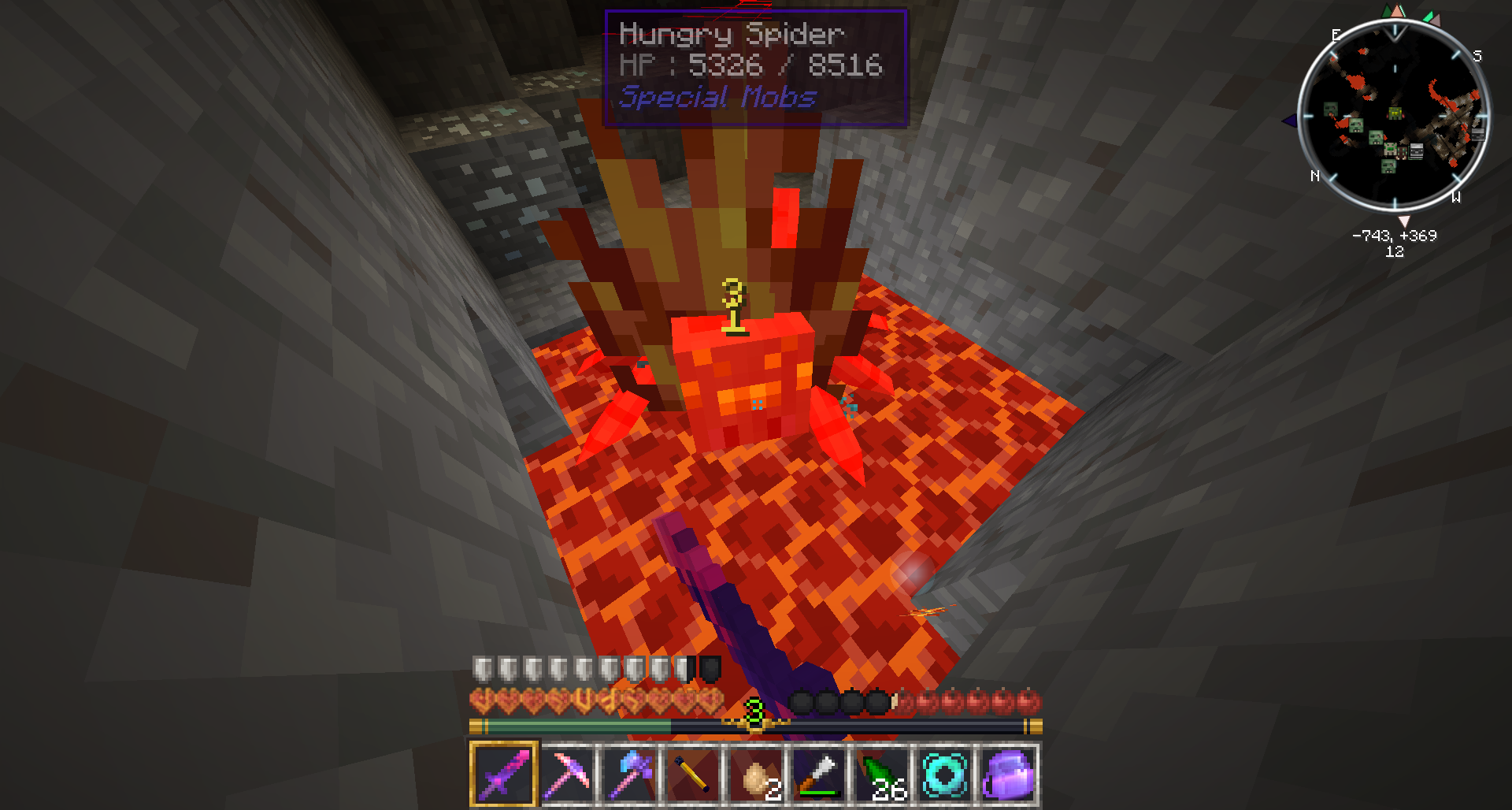Select the white-tipped tool with durability bar
Screen dimensions: 1512x810
(x=819, y=773)
